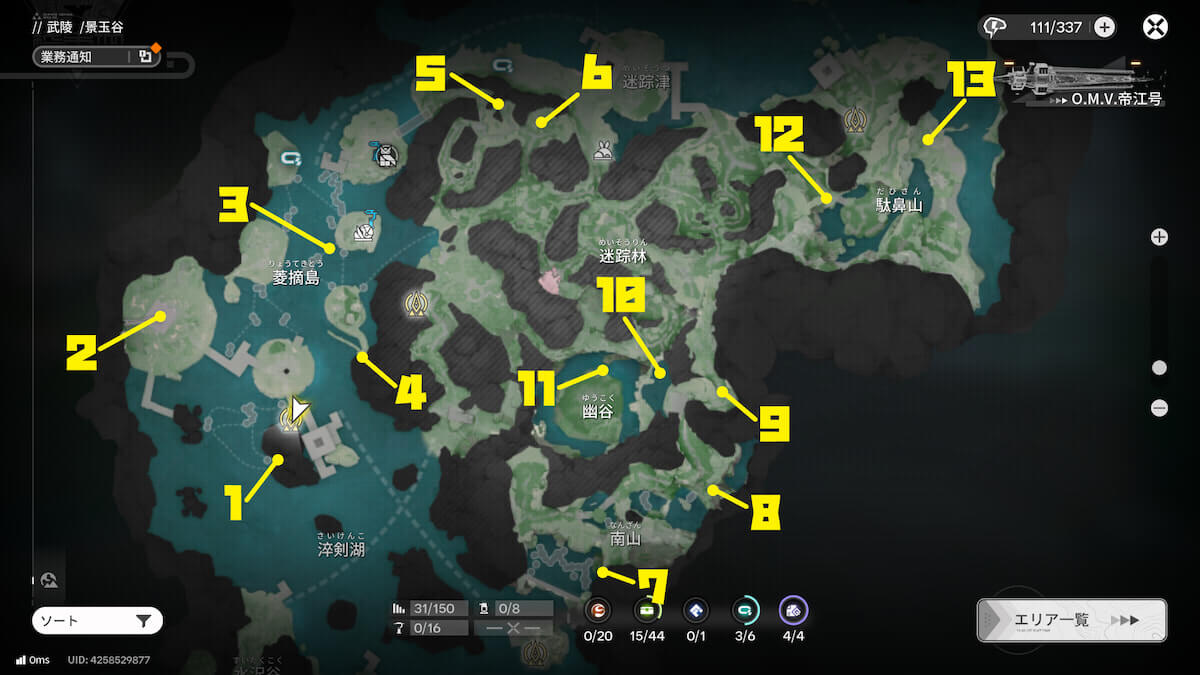Open the ソート filter dropdown

click(97, 621)
